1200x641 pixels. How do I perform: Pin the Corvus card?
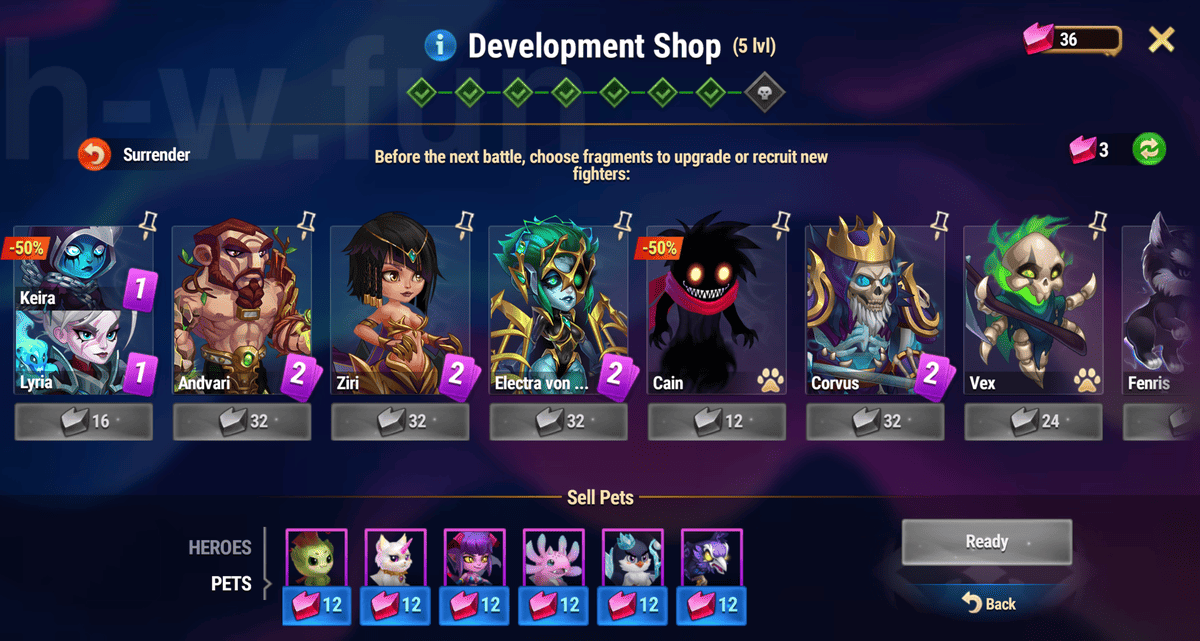pyautogui.click(x=940, y=220)
